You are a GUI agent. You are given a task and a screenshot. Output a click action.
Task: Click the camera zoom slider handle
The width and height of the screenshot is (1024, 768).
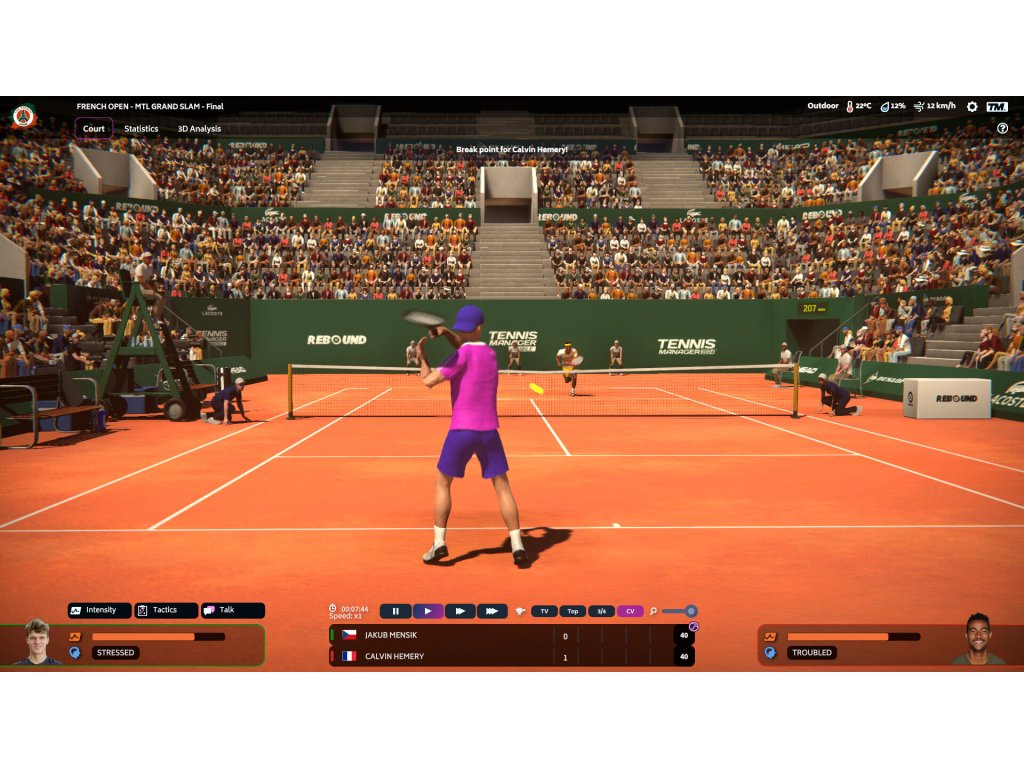coord(690,611)
